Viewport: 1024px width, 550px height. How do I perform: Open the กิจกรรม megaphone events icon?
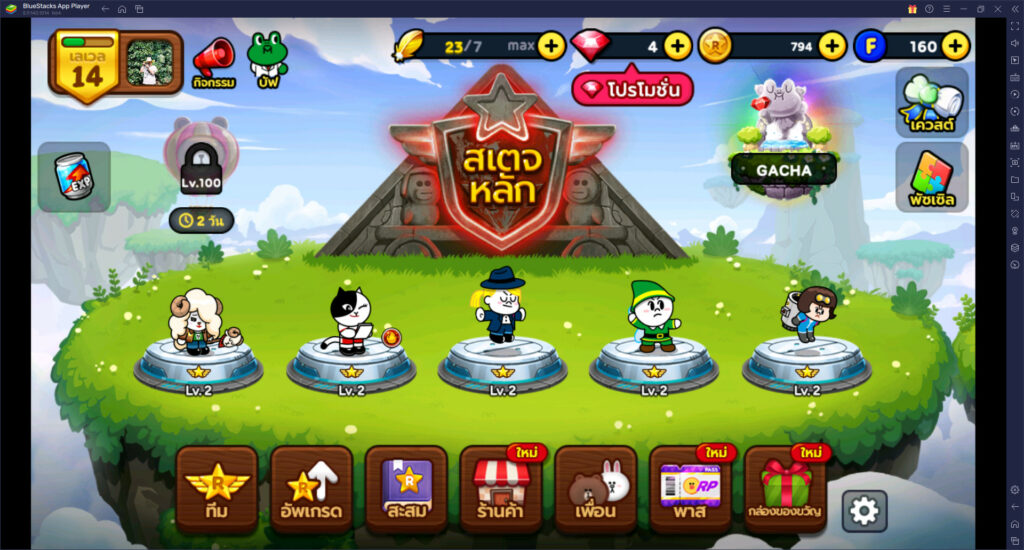[213, 64]
